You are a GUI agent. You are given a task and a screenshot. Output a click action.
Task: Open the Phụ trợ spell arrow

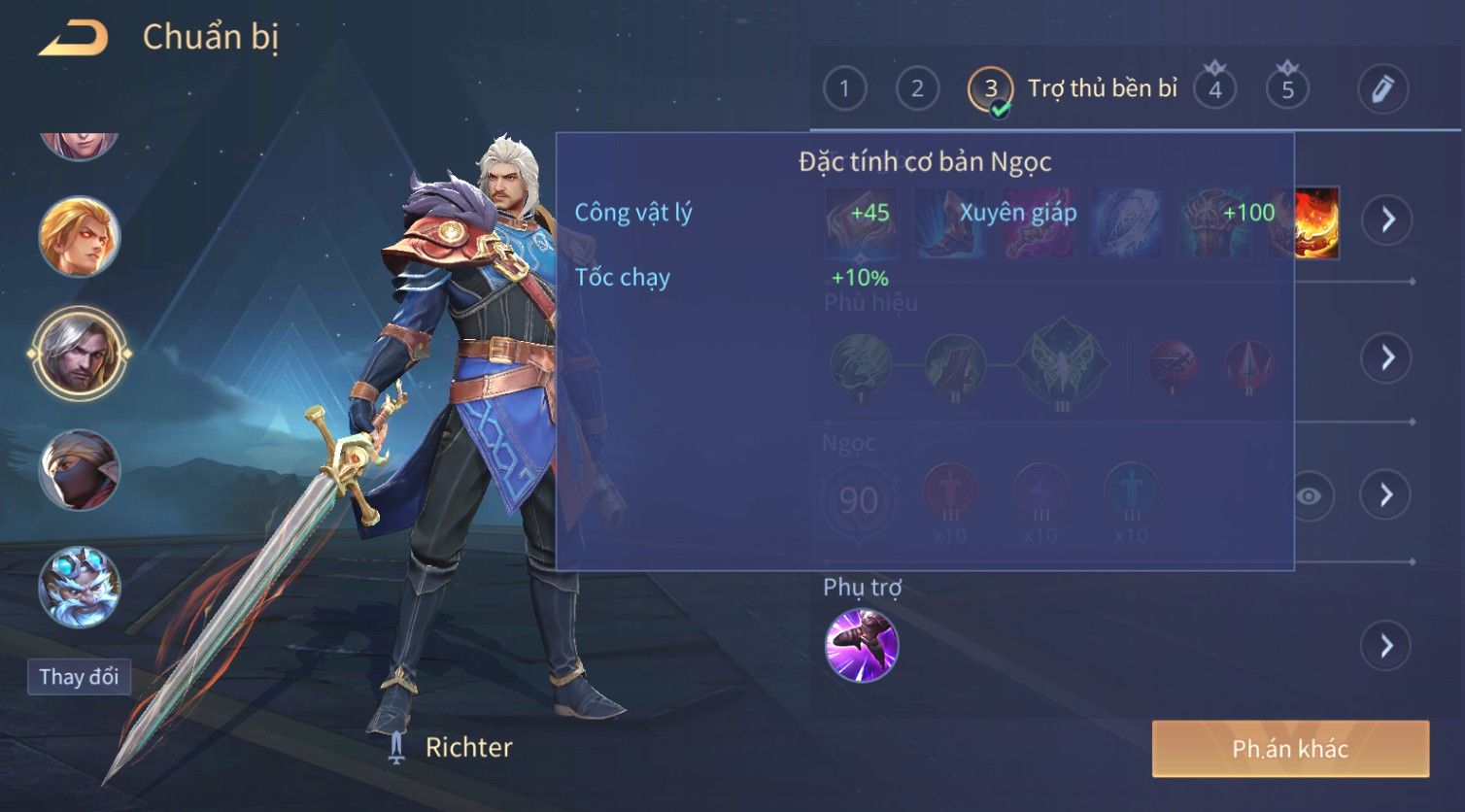point(1386,646)
